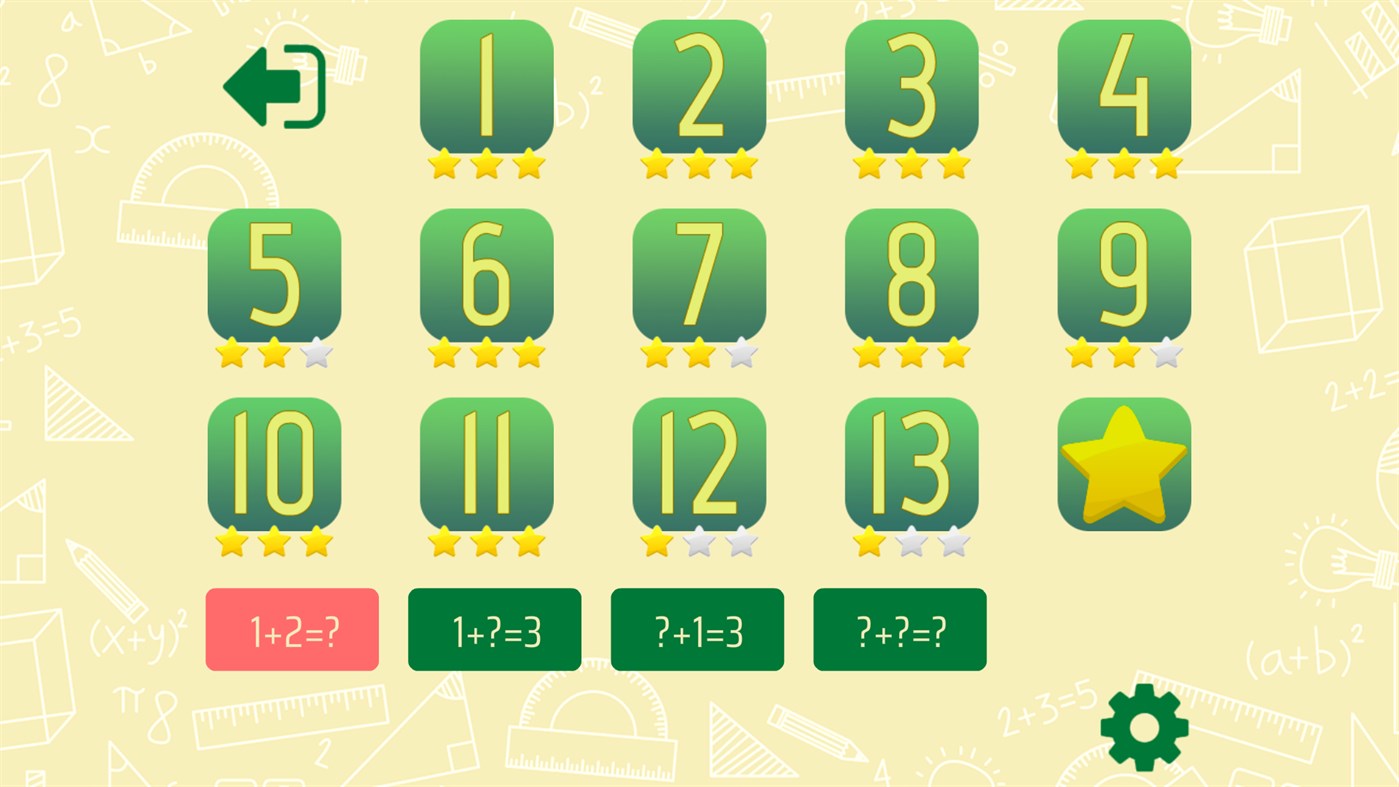Play level 9
This screenshot has width=1399, height=787.
coord(1123,274)
